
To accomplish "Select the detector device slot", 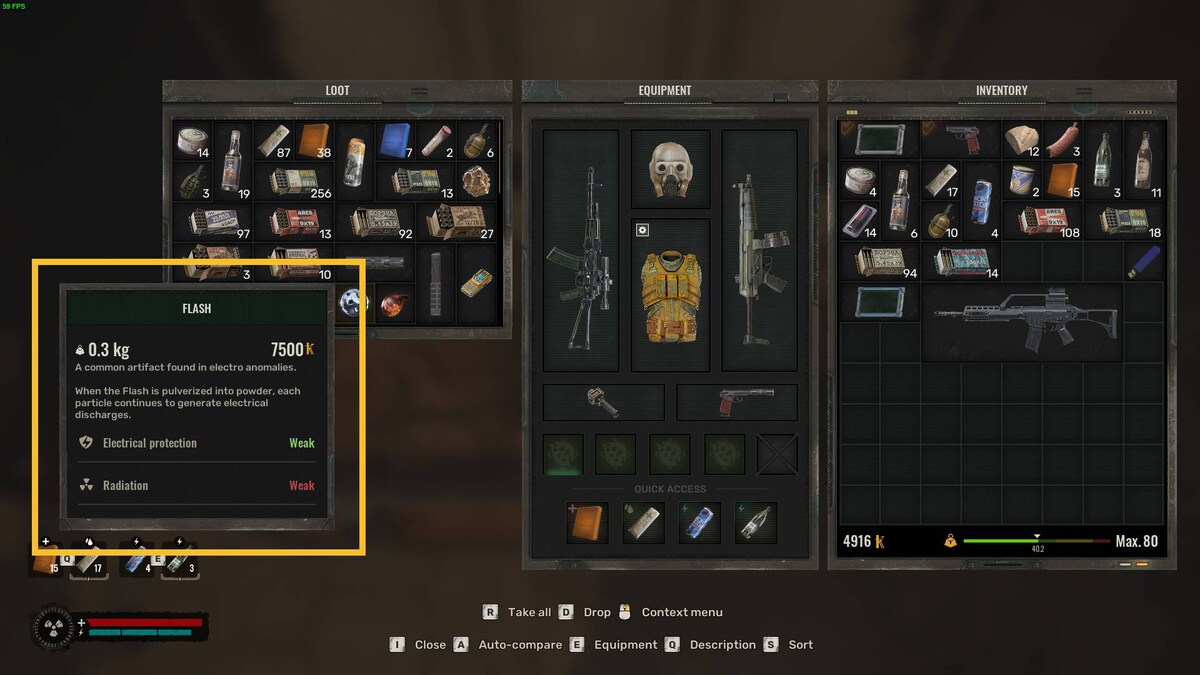I will point(603,402).
